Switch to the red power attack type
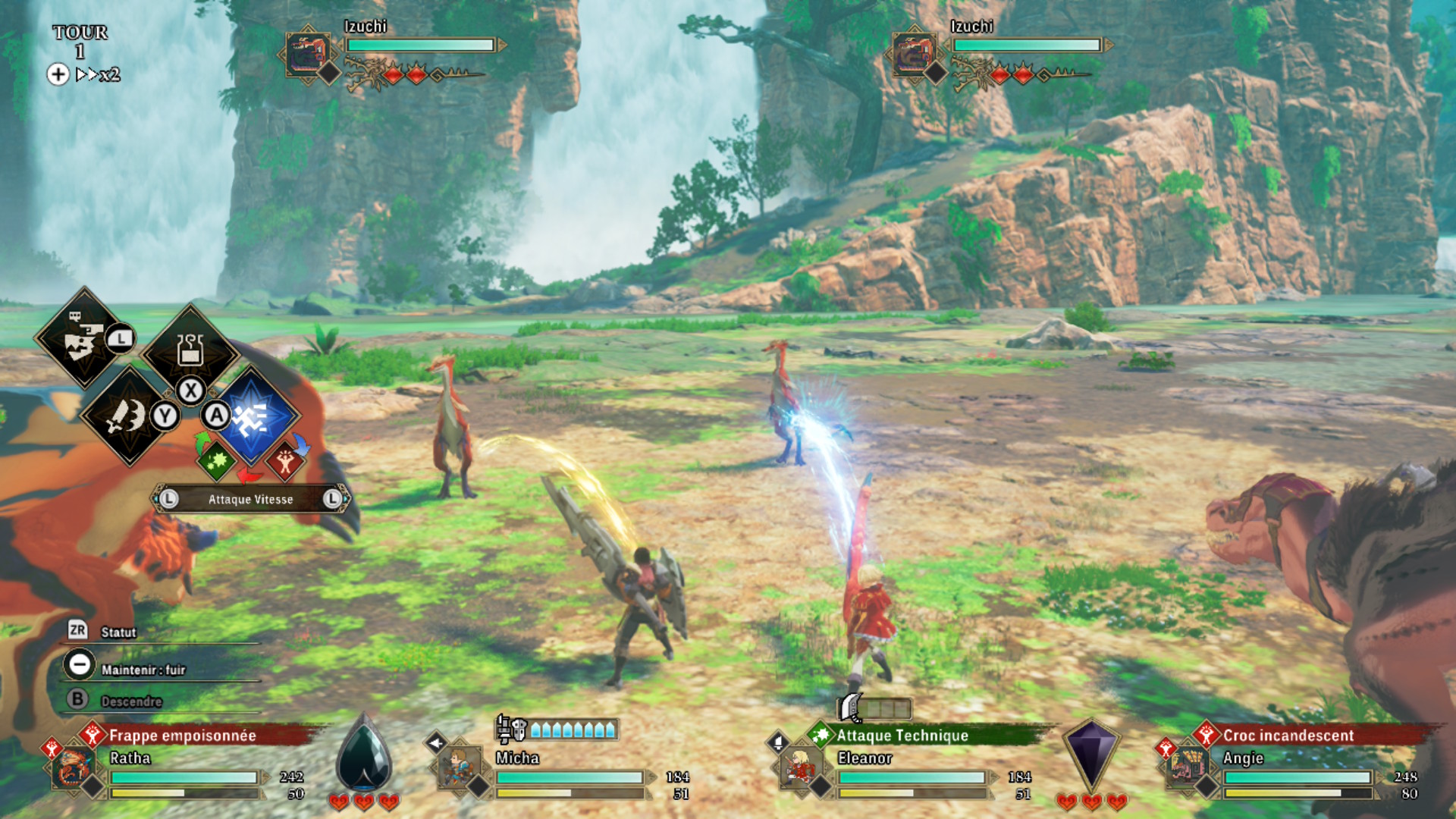Screen dimensions: 1456x819 285,461
